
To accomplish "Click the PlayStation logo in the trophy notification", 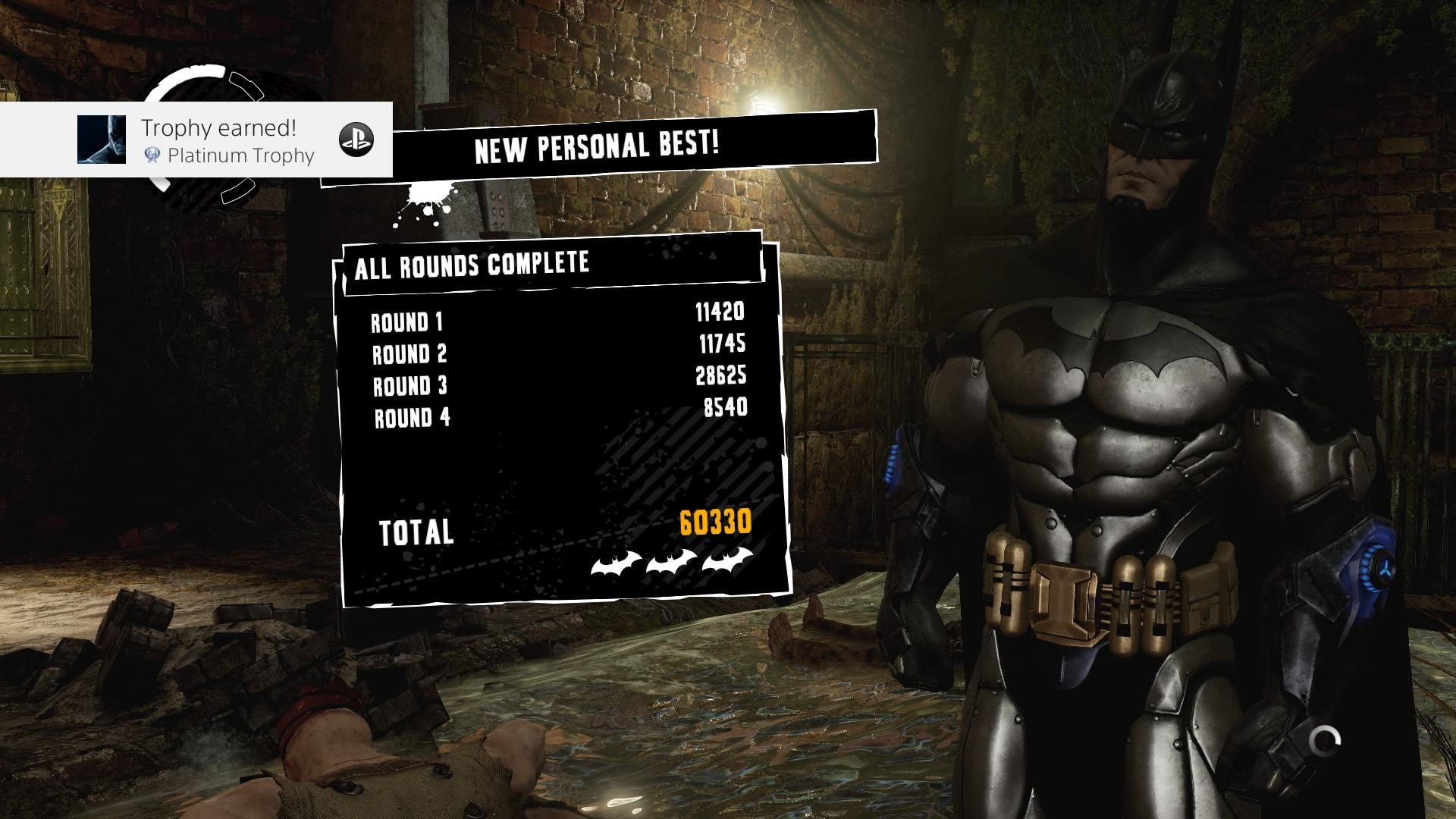I will [x=358, y=140].
